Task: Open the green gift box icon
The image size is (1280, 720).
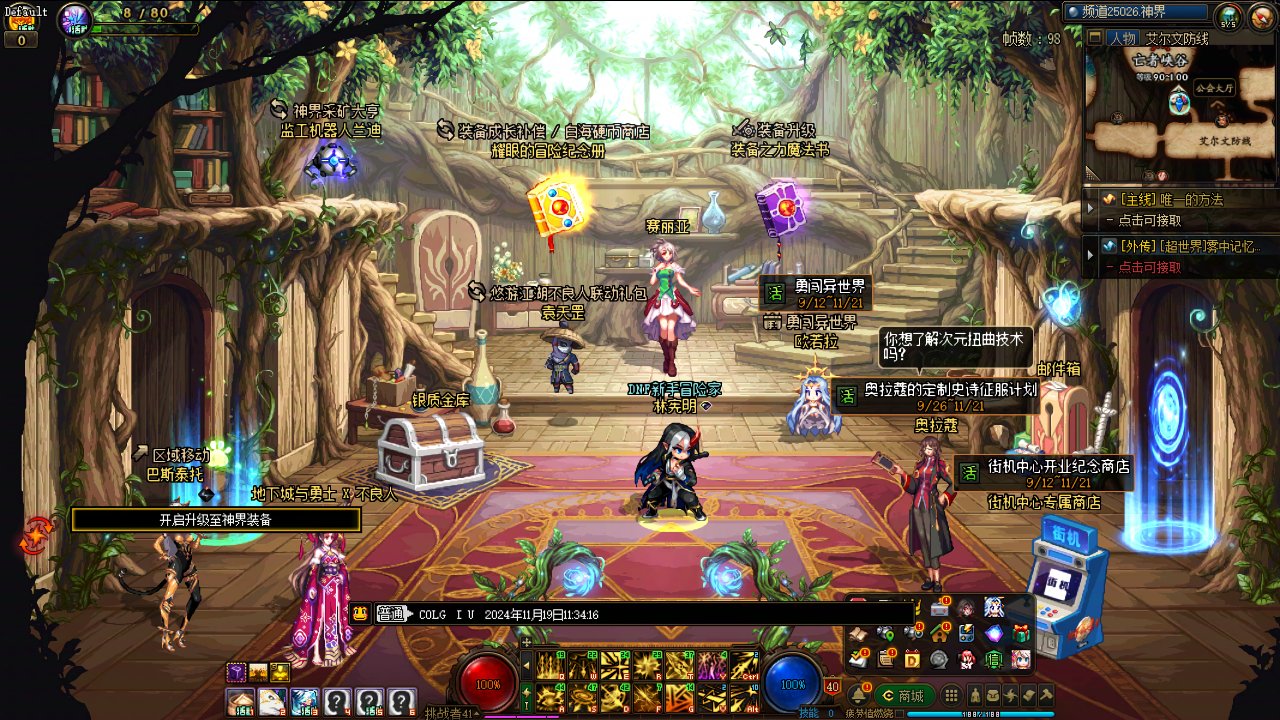Action: coord(1021,633)
